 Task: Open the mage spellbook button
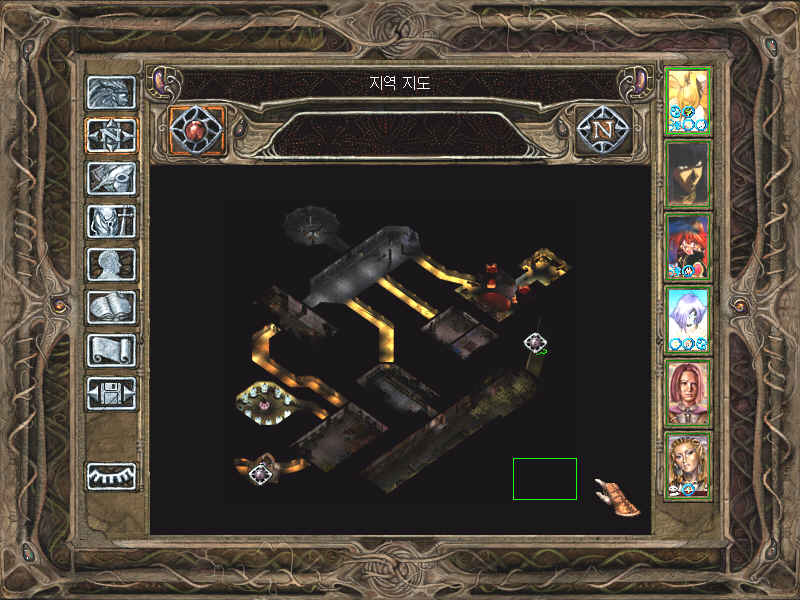point(111,307)
